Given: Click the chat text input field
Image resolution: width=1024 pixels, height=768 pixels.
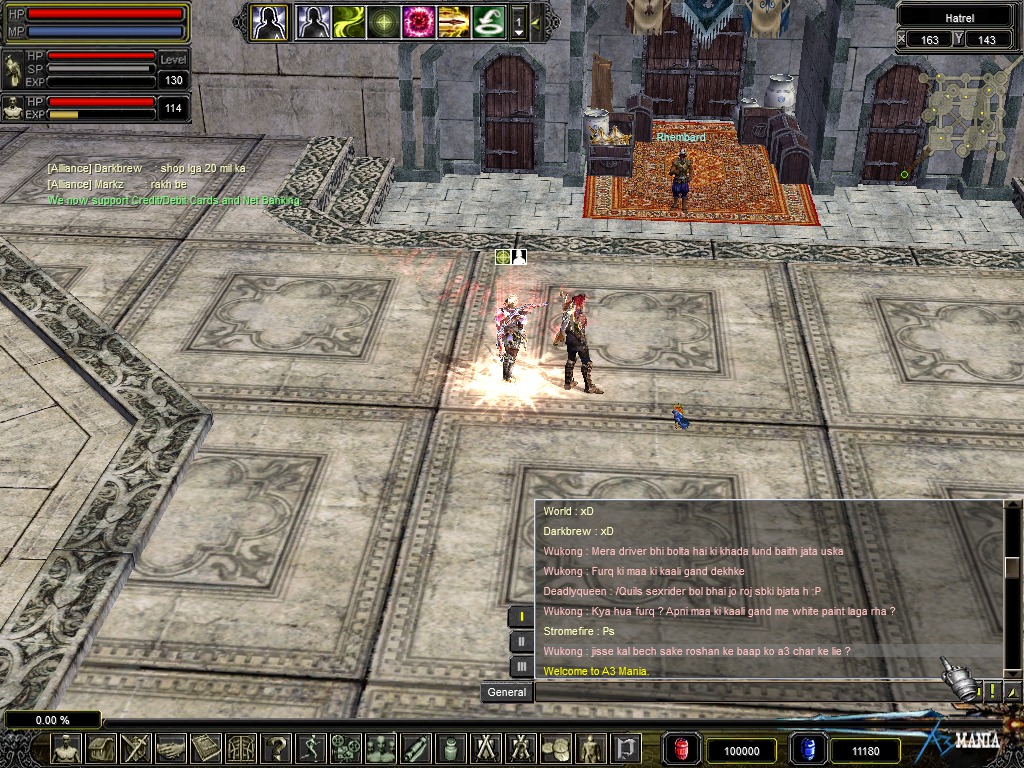Looking at the screenshot, I should 740,692.
